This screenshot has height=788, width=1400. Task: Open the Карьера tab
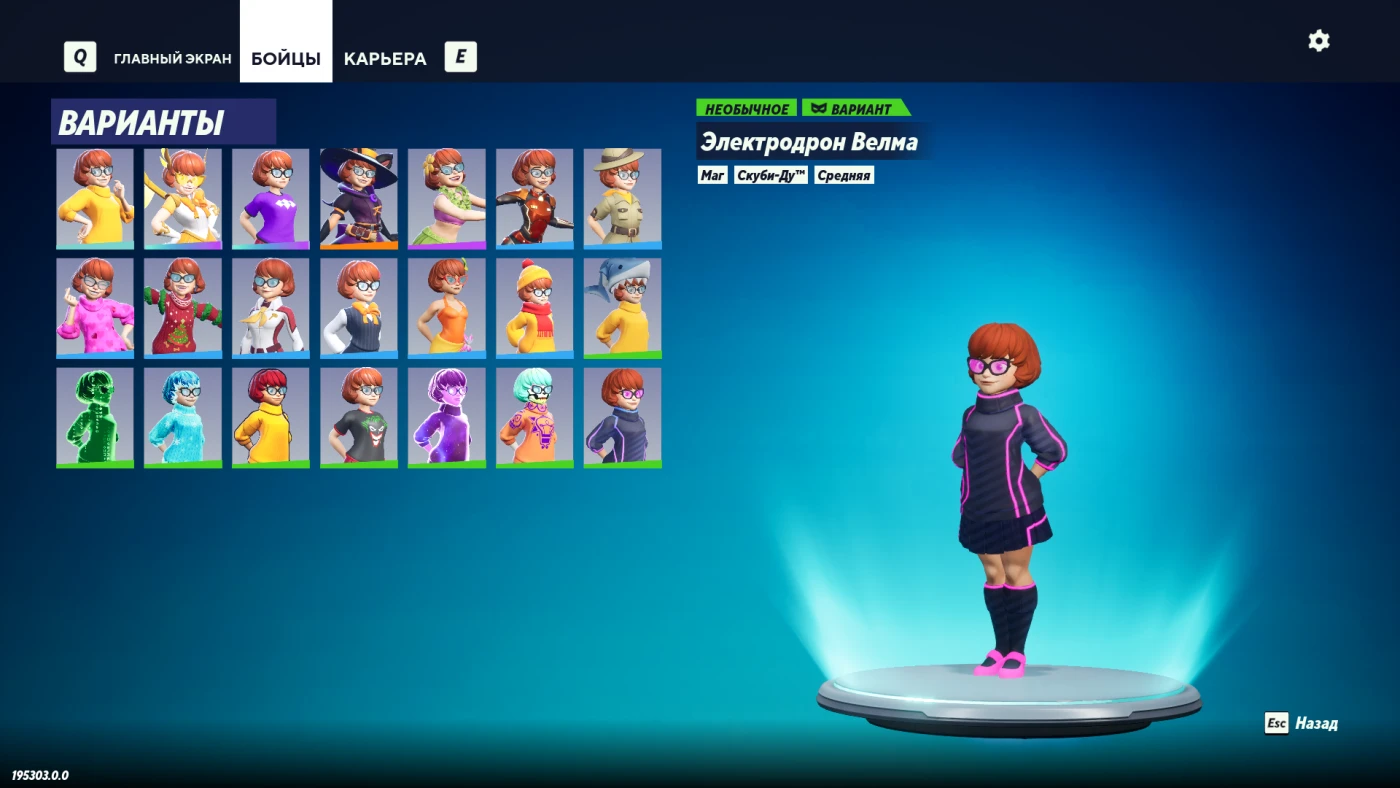(x=385, y=58)
